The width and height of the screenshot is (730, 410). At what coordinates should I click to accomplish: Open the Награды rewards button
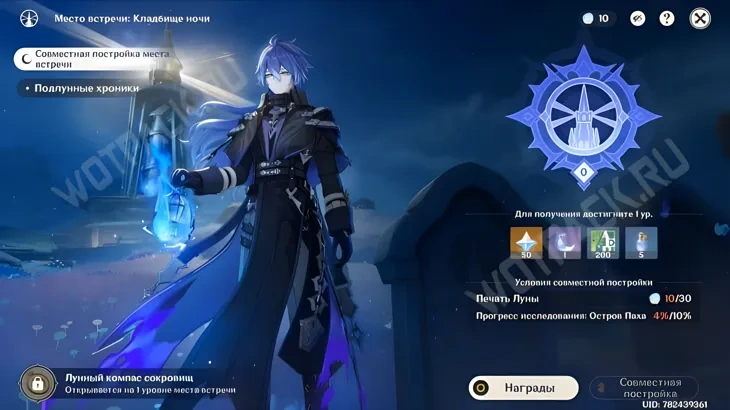[x=523, y=388]
